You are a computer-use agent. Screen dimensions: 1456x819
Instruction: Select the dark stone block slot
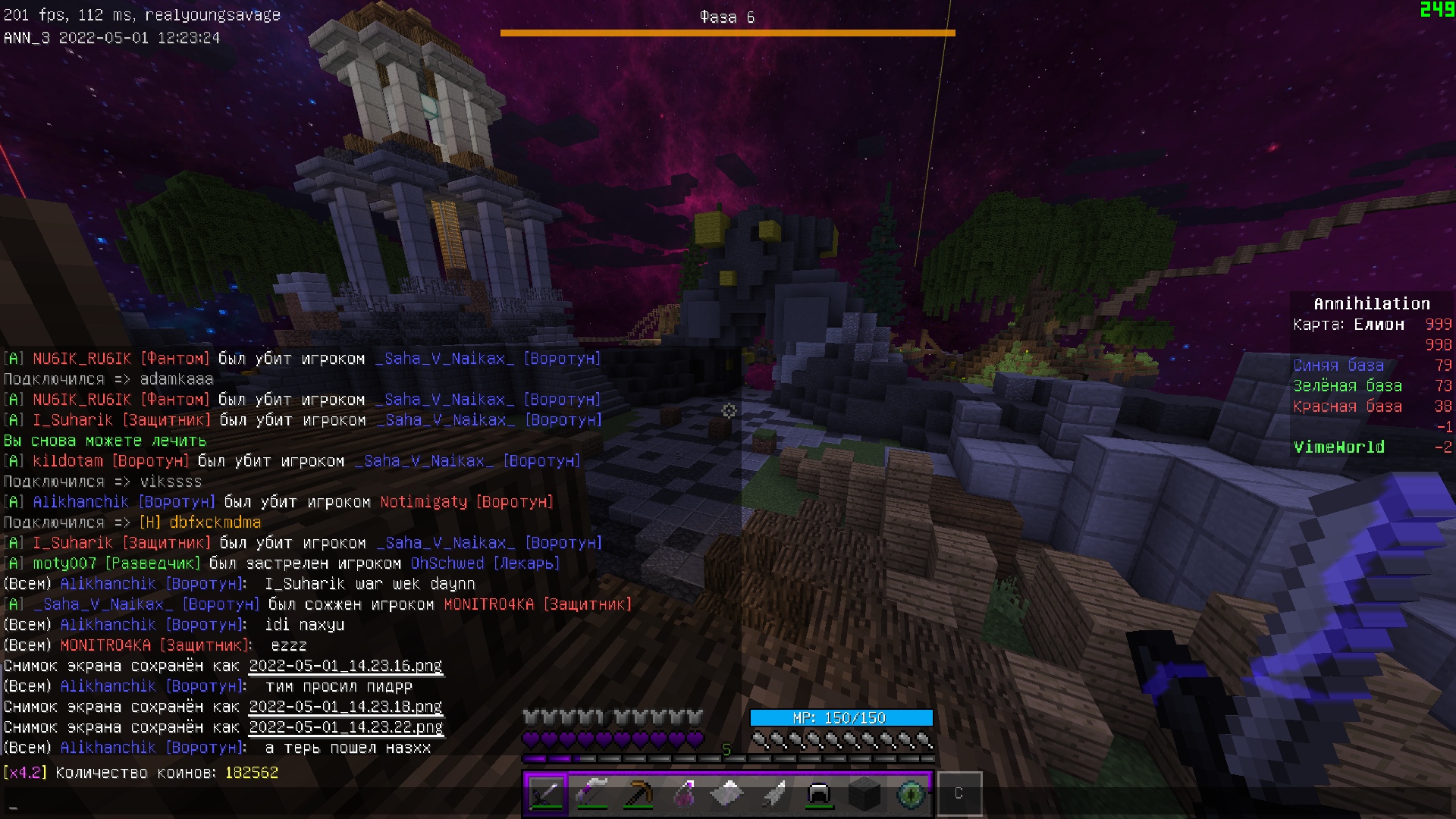coord(864,794)
